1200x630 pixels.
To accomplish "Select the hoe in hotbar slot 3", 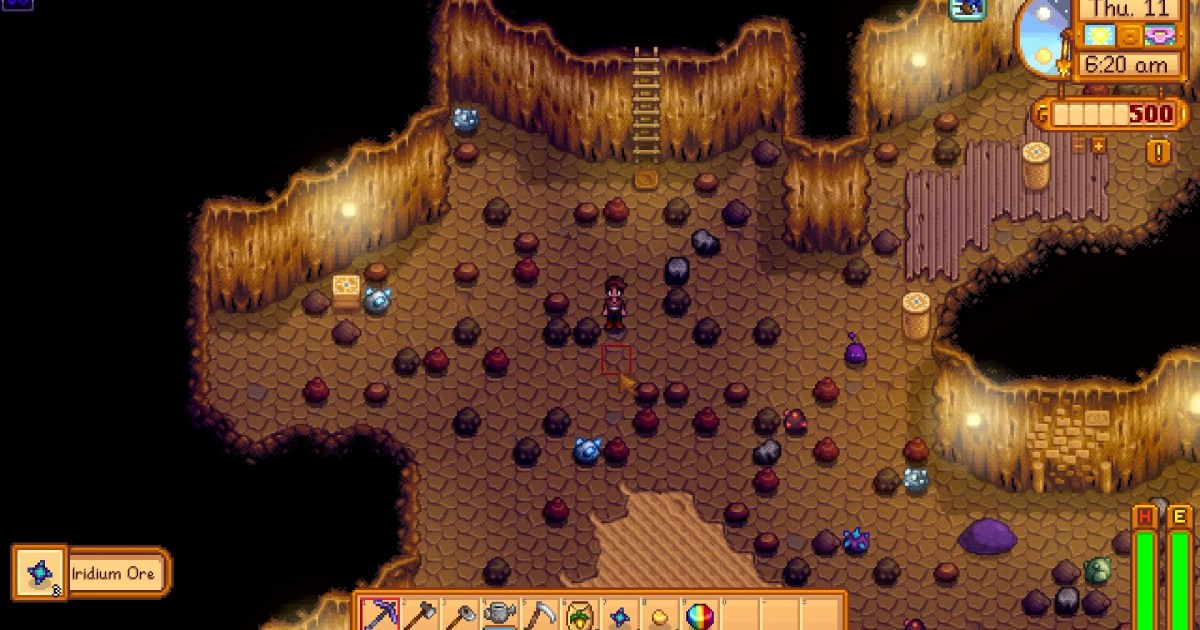I will [459, 614].
